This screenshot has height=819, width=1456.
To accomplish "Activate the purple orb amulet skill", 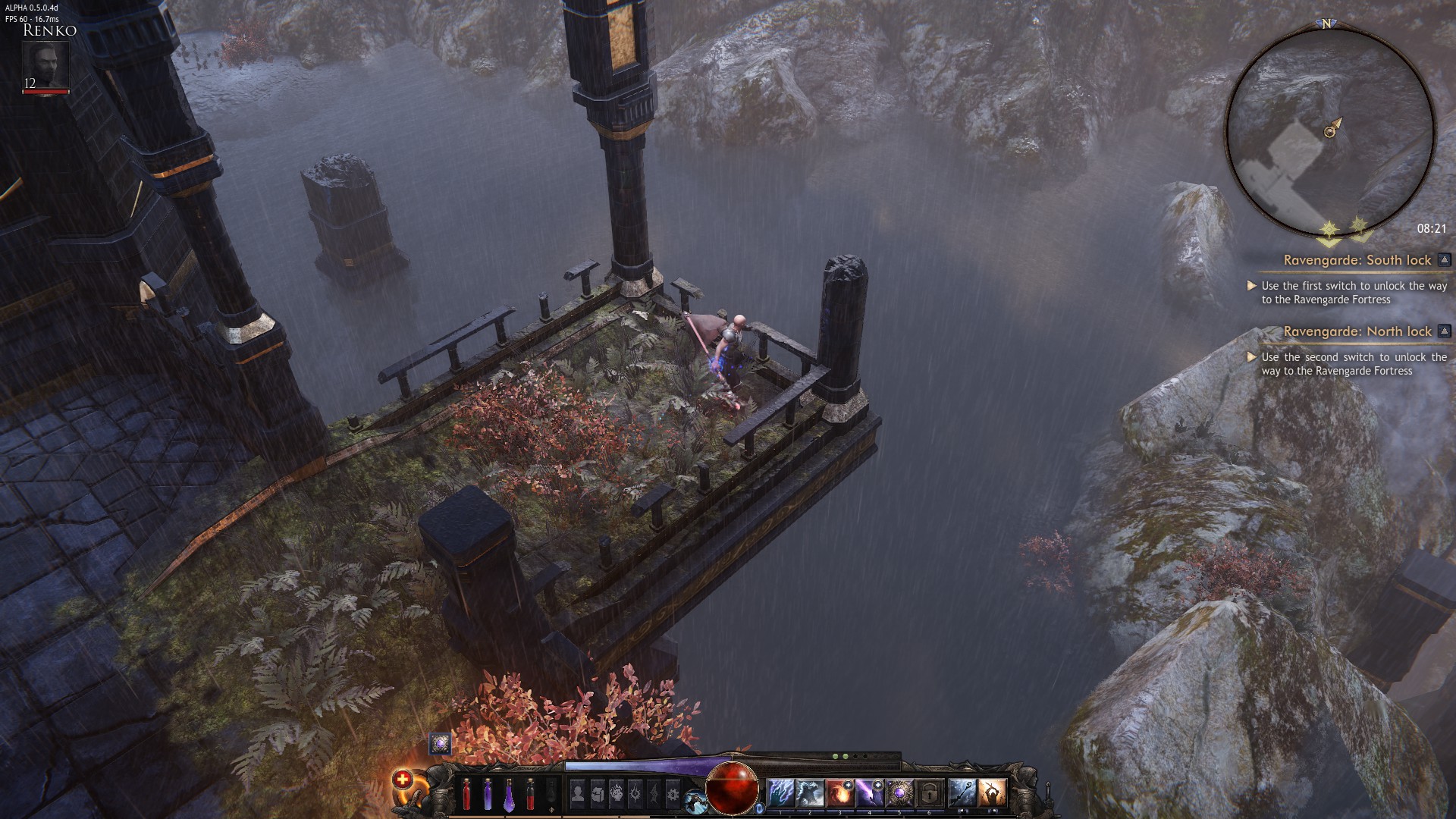I will (x=899, y=793).
